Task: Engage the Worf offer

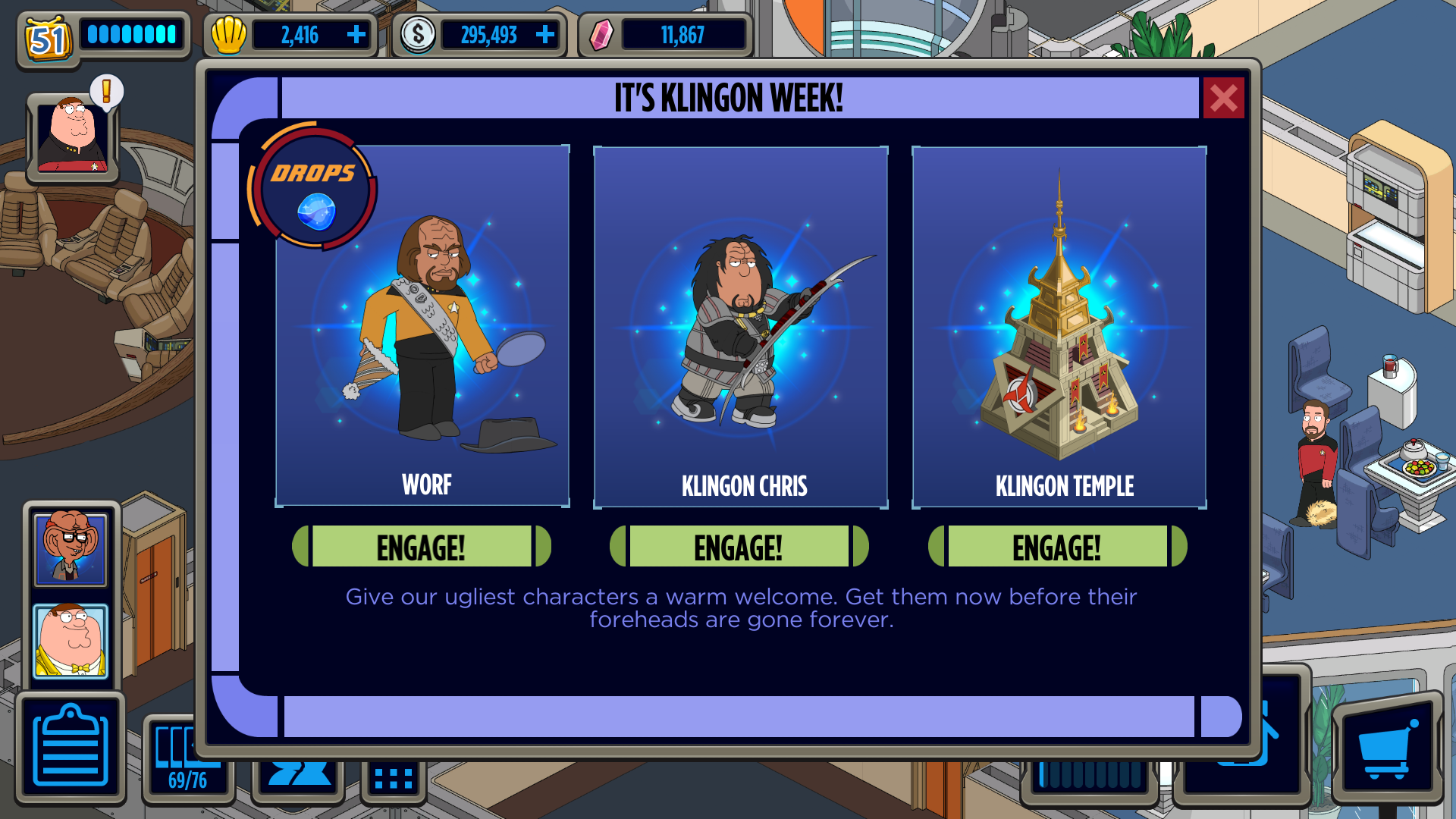Action: 422,547
